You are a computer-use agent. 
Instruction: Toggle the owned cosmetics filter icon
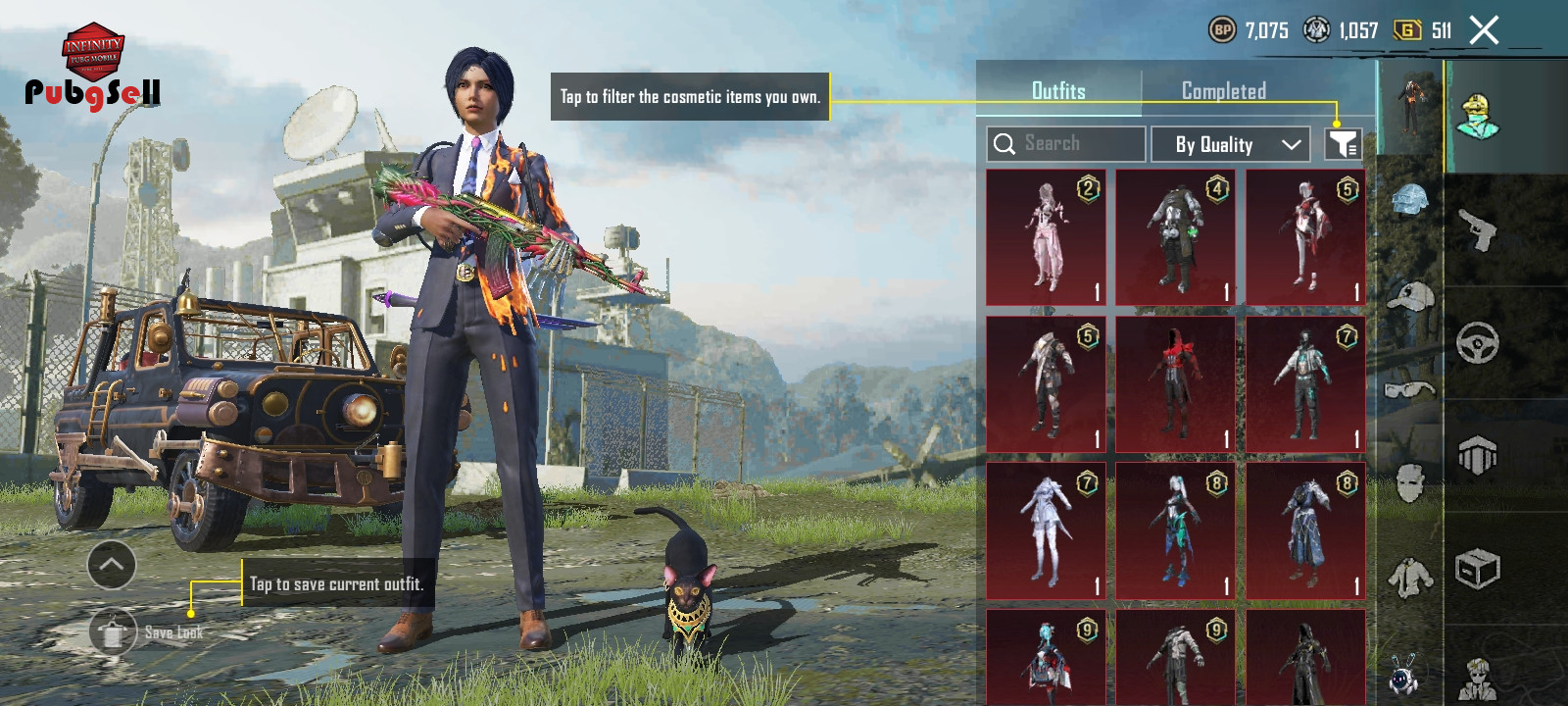pos(1343,144)
